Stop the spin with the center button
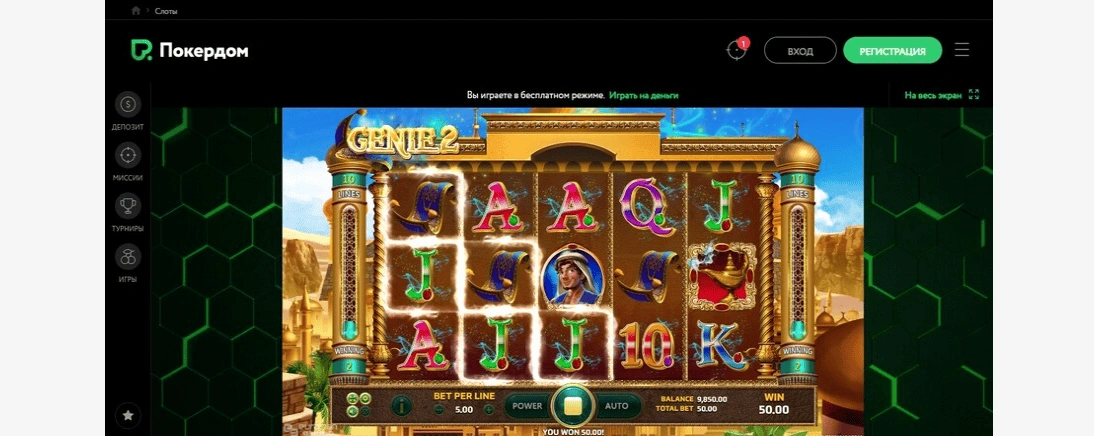This screenshot has width=1094, height=436. tap(573, 406)
